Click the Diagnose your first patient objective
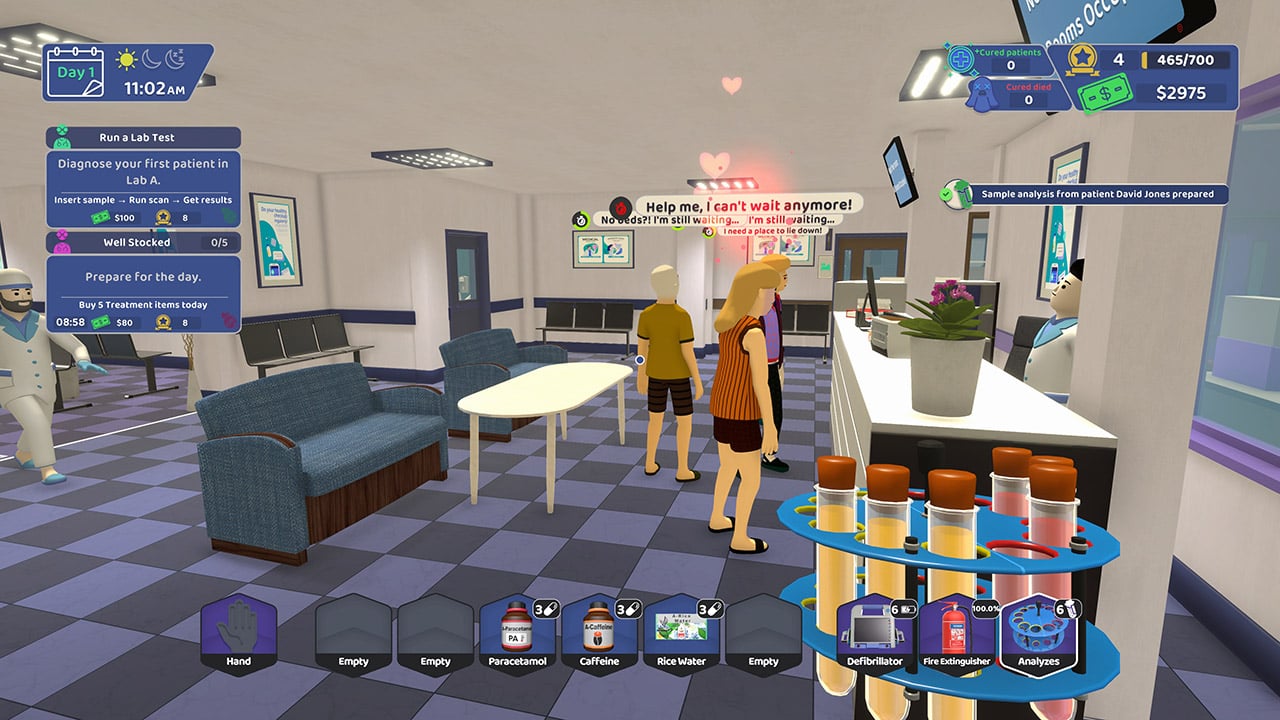1280x720 pixels. 141,170
